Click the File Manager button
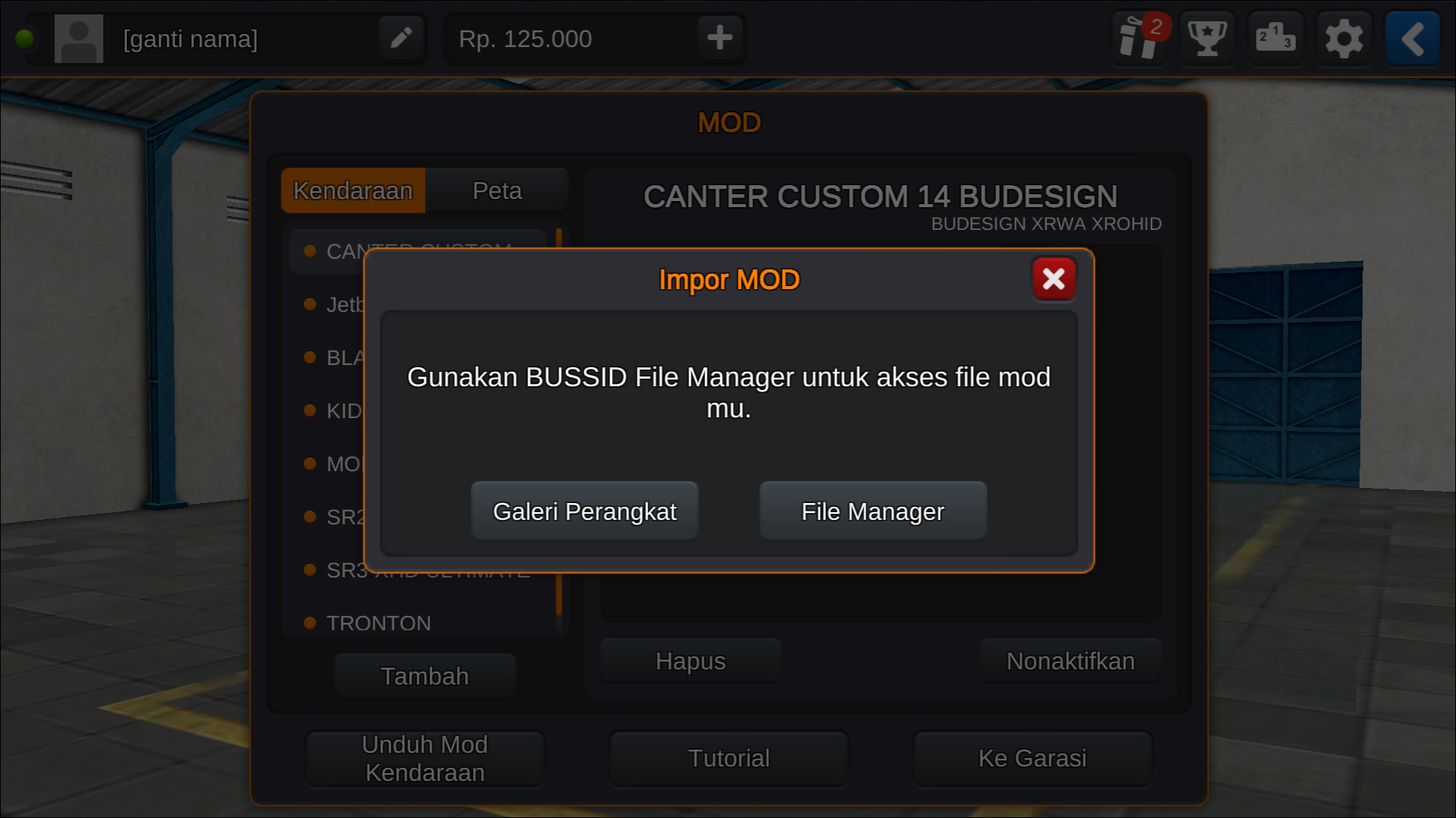The image size is (1456, 818). point(872,511)
